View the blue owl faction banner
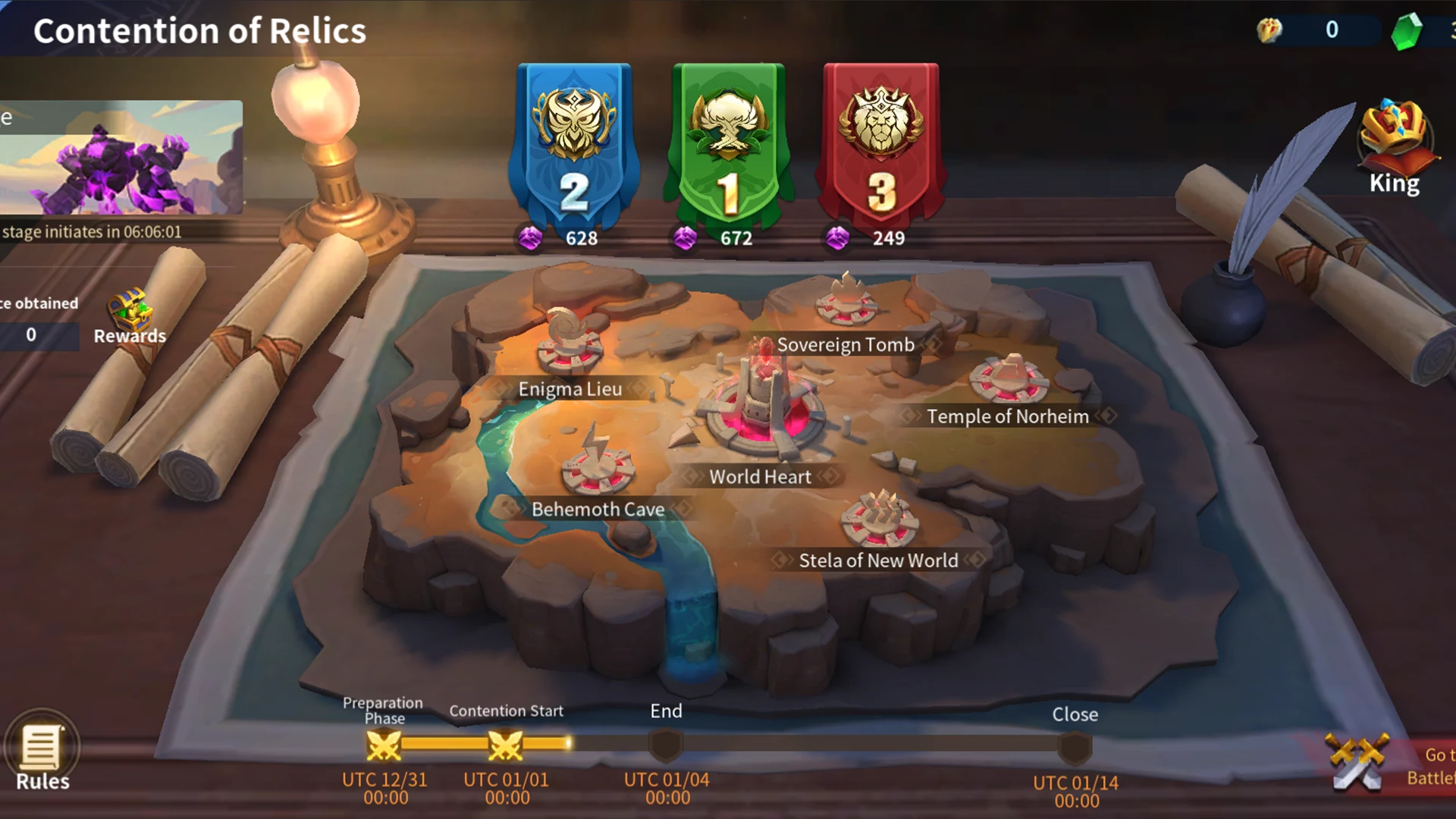 [x=574, y=144]
